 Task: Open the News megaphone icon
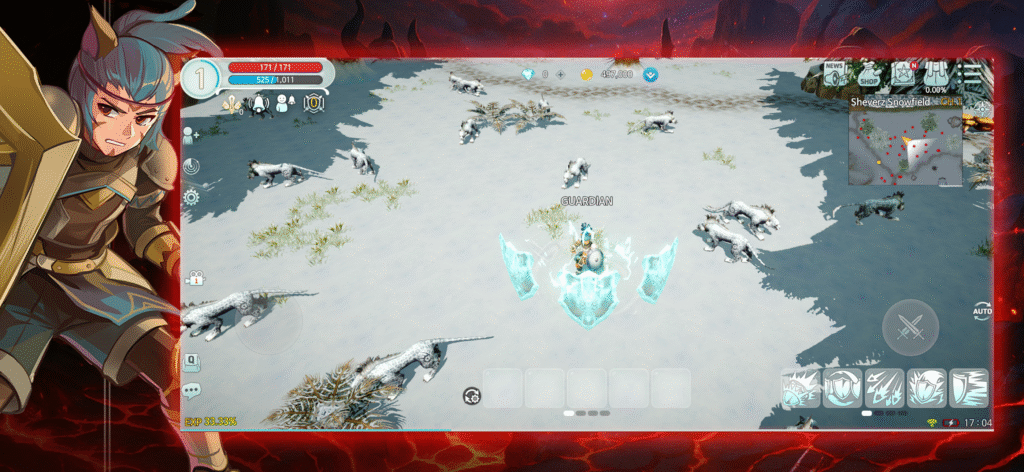[x=835, y=73]
